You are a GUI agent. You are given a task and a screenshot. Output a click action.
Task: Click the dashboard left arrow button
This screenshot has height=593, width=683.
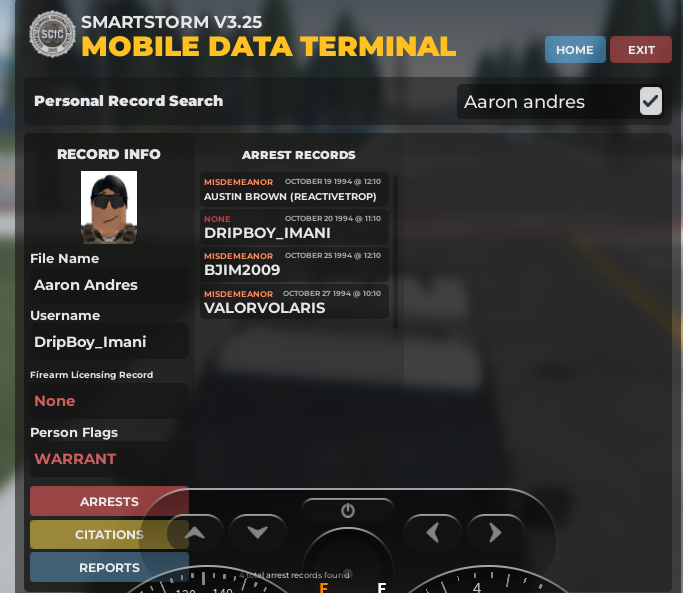[432, 533]
